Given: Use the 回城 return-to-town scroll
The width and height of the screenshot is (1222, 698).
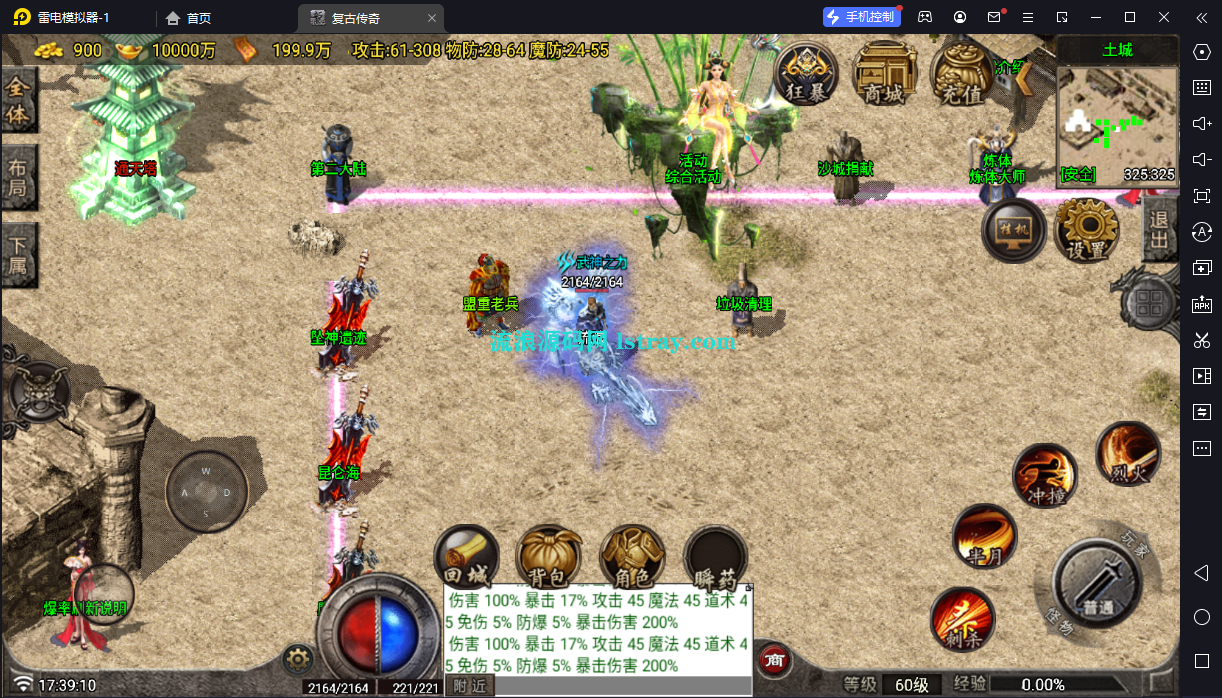Looking at the screenshot, I should (465, 557).
